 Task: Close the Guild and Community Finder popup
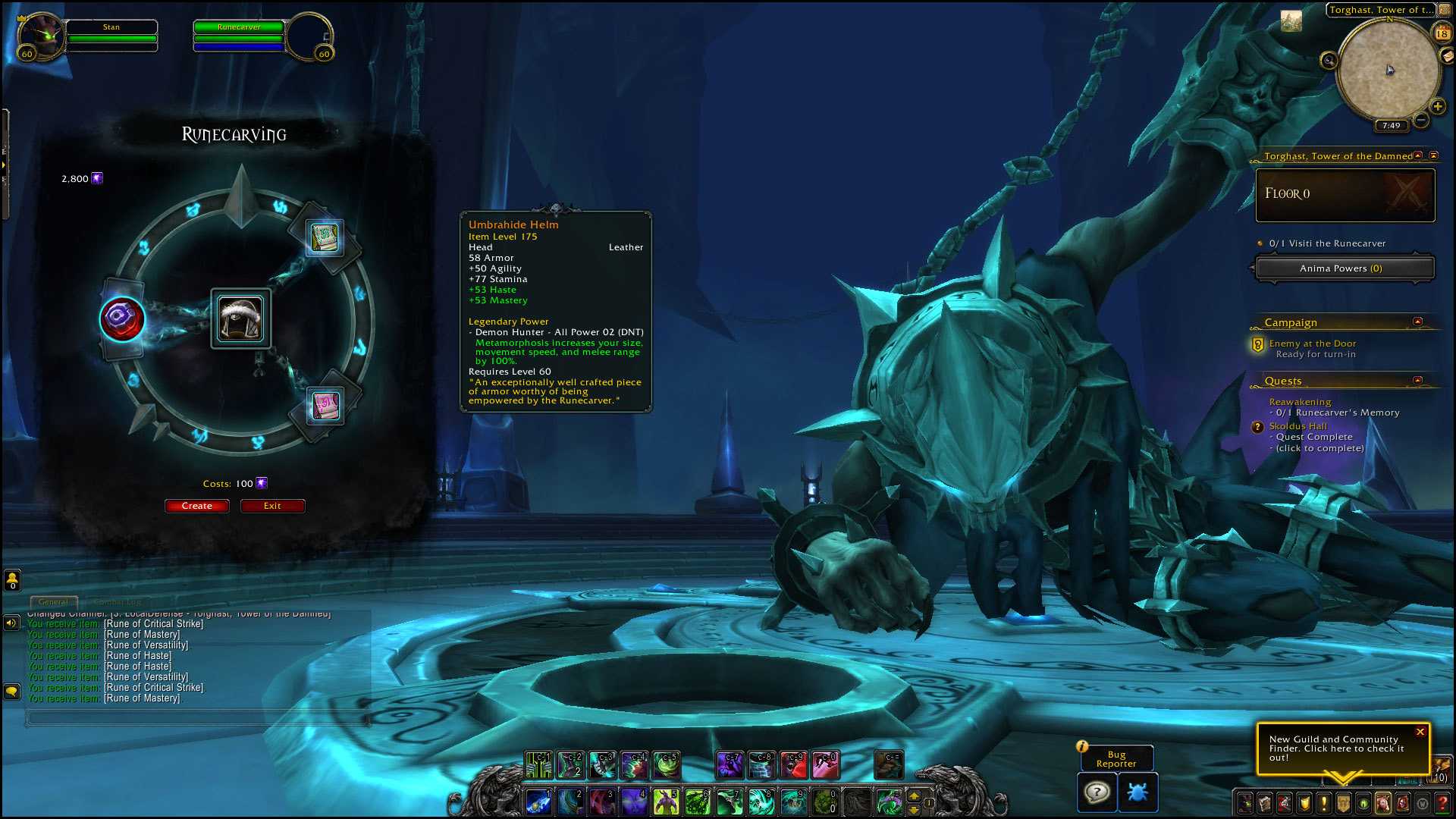coord(1420,732)
